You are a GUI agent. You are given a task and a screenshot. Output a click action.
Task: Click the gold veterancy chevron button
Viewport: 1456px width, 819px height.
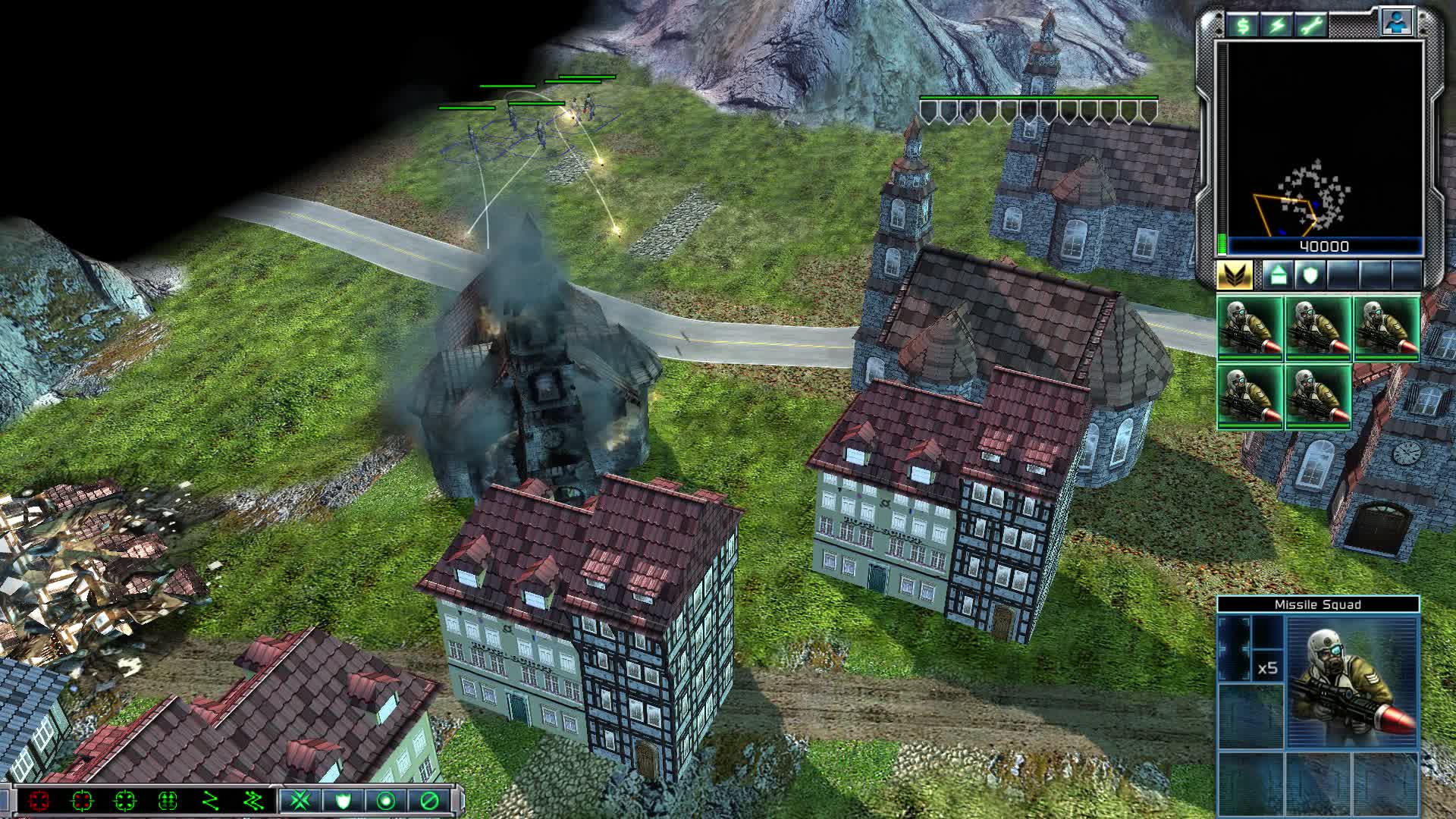(1236, 274)
